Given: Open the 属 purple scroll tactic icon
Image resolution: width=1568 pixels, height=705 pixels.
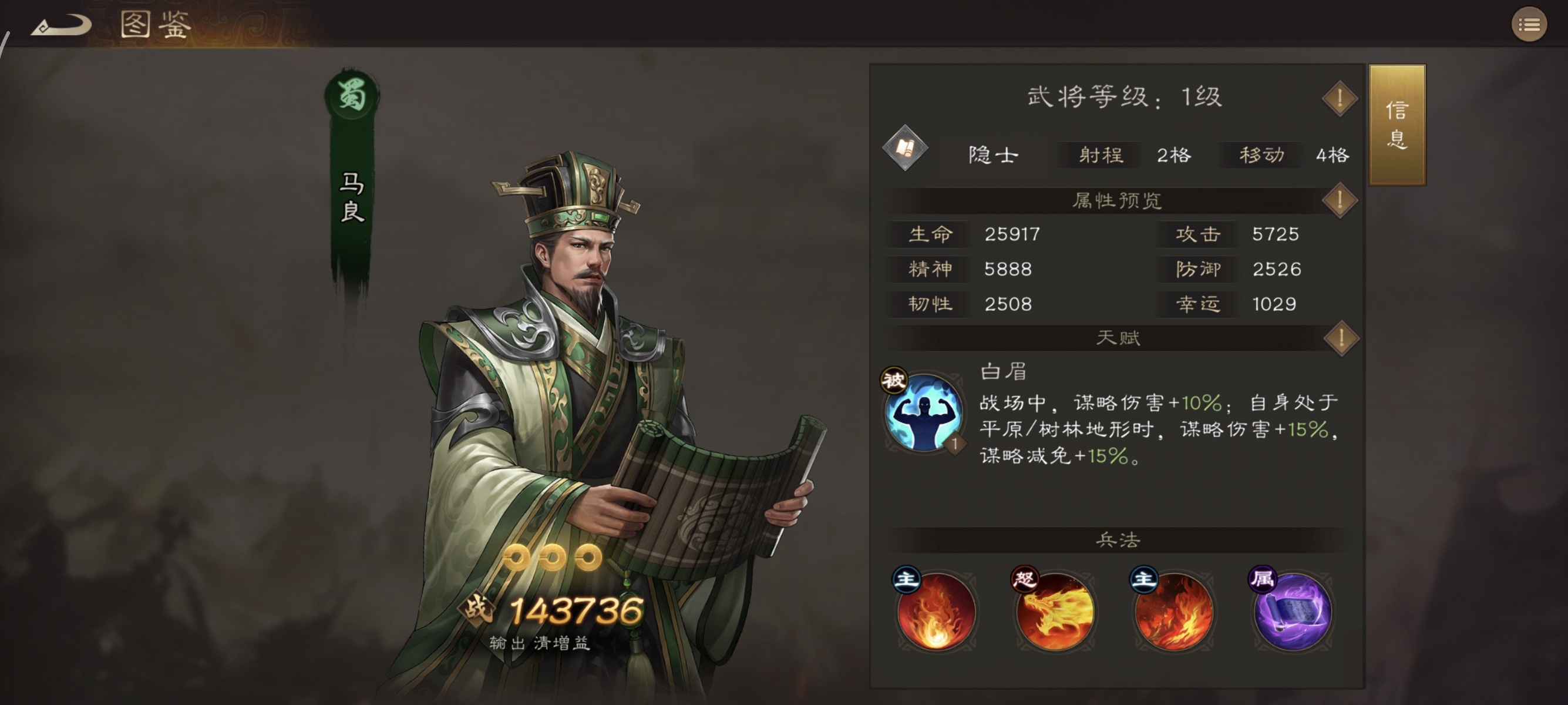Looking at the screenshot, I should pyautogui.click(x=1293, y=615).
